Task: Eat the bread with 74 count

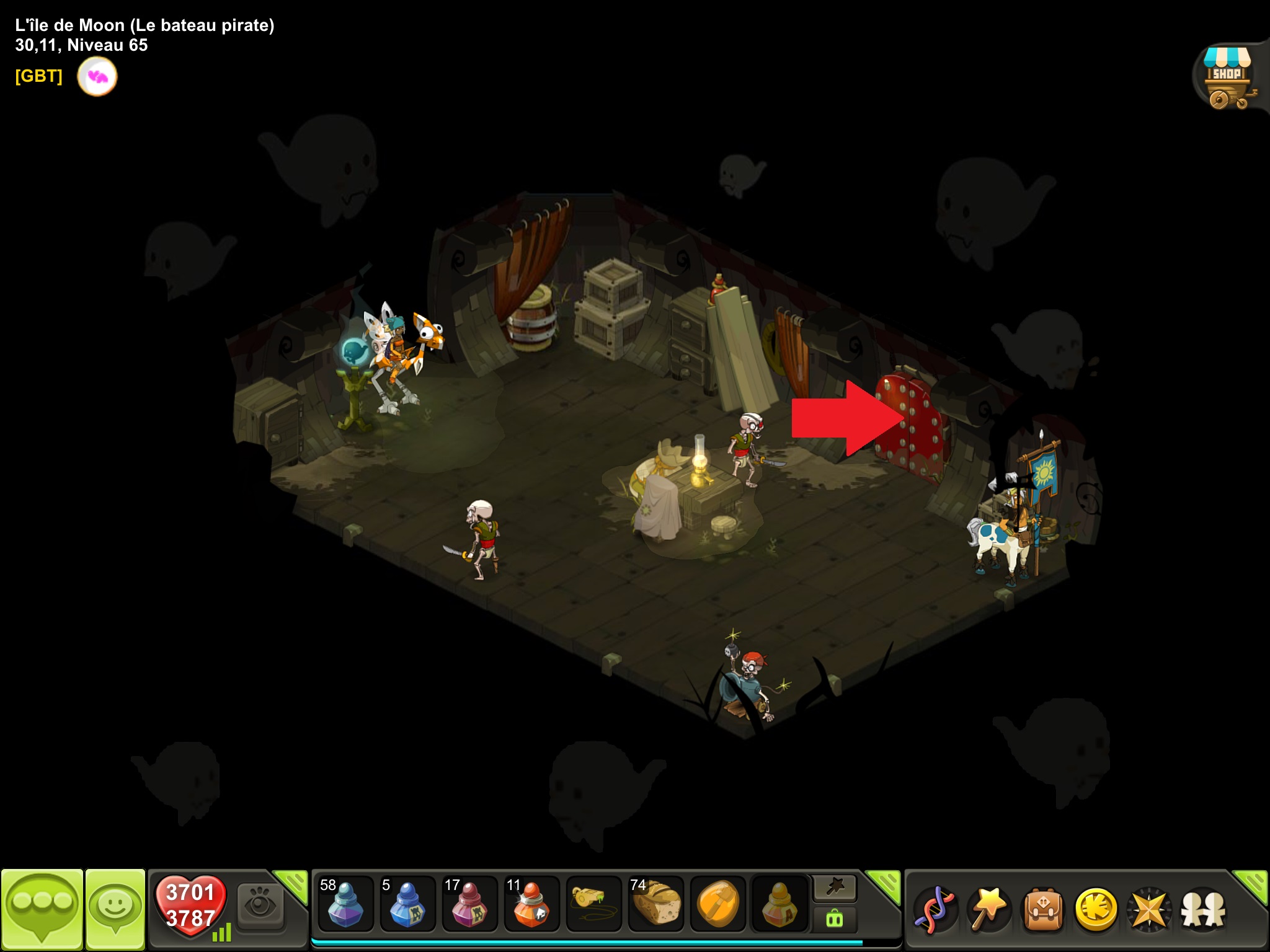Action: pos(655,904)
